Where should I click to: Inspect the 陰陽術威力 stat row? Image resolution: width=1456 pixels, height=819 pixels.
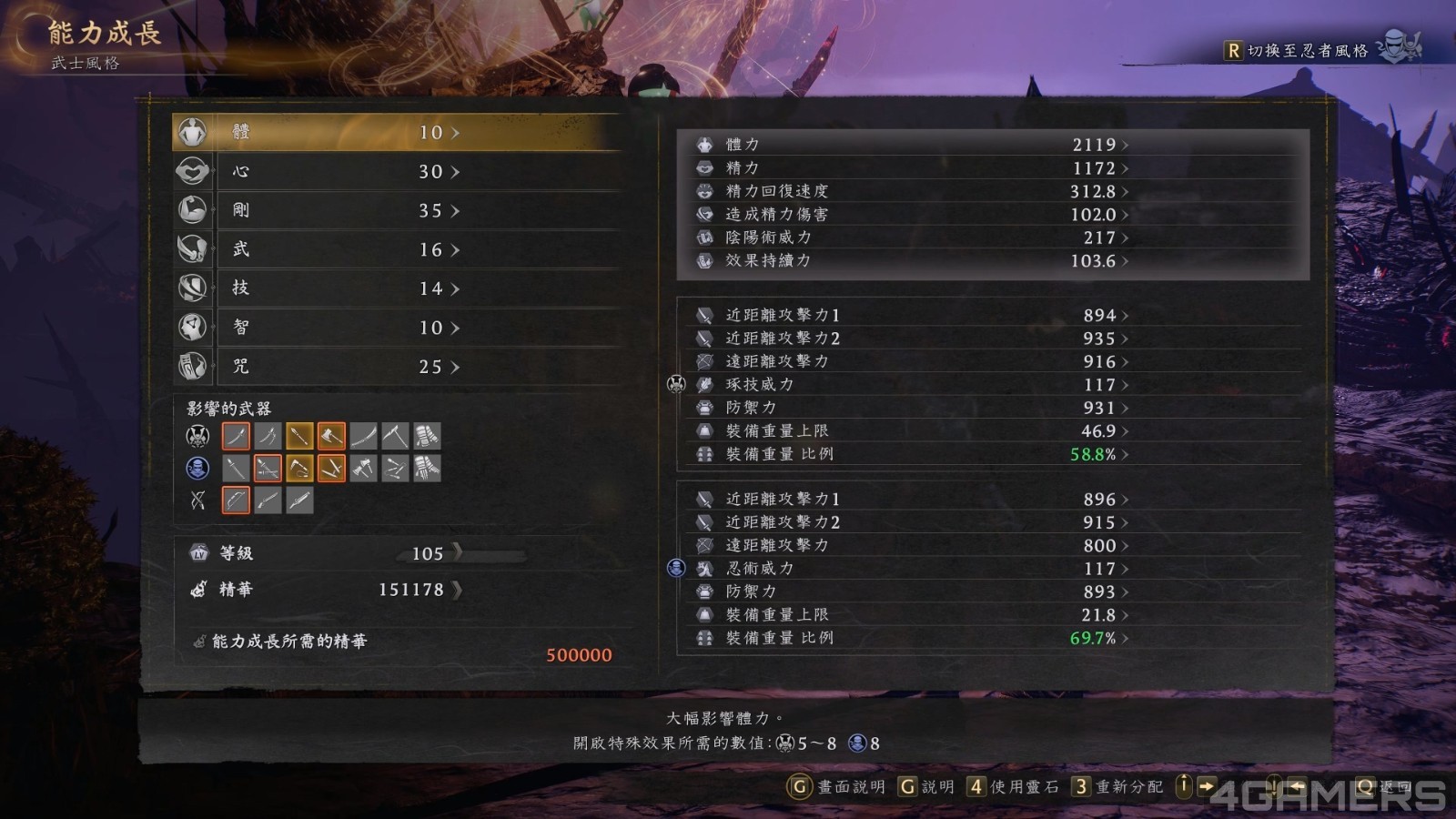click(910, 238)
